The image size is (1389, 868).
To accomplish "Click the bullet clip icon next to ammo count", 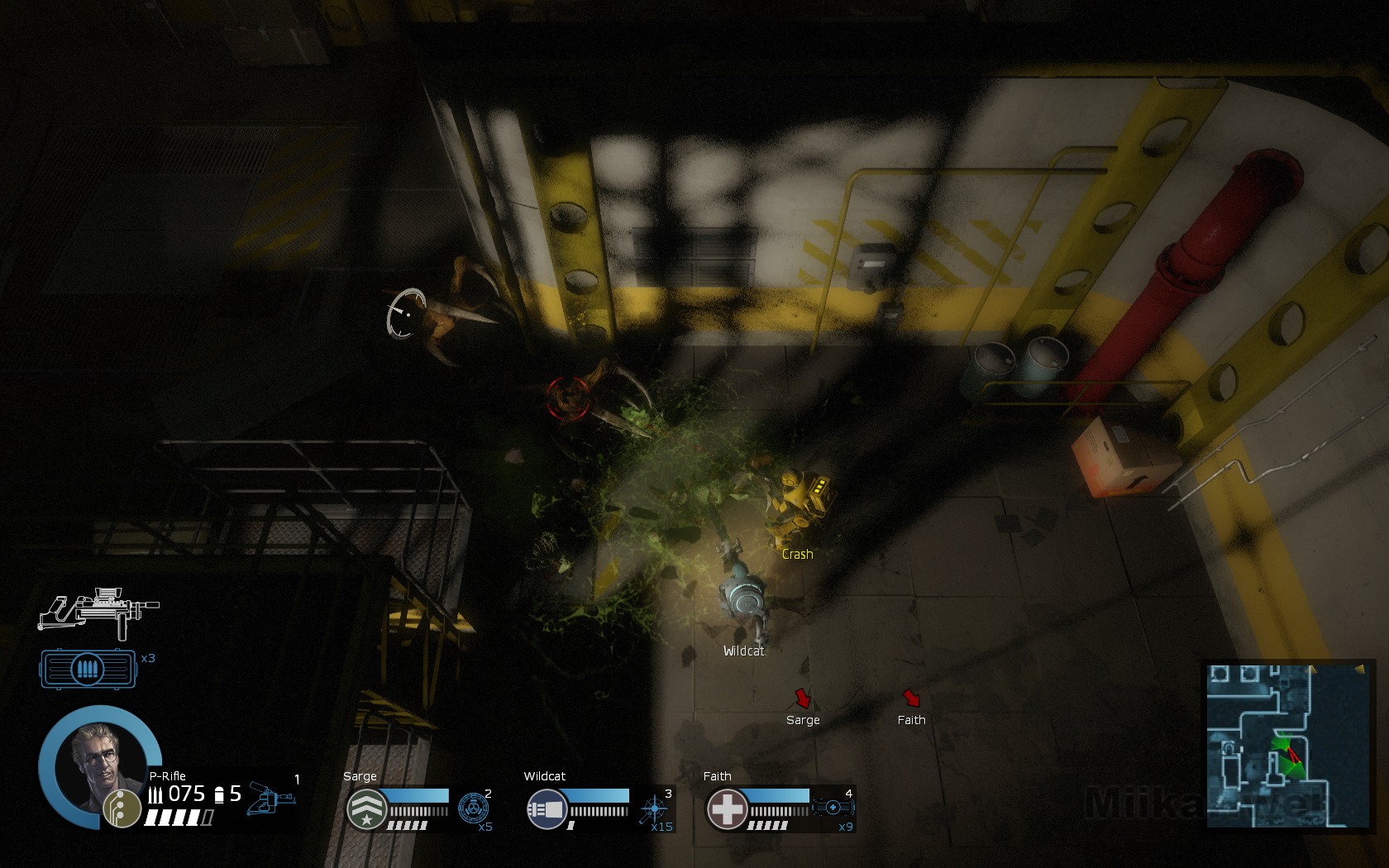I will tap(157, 794).
